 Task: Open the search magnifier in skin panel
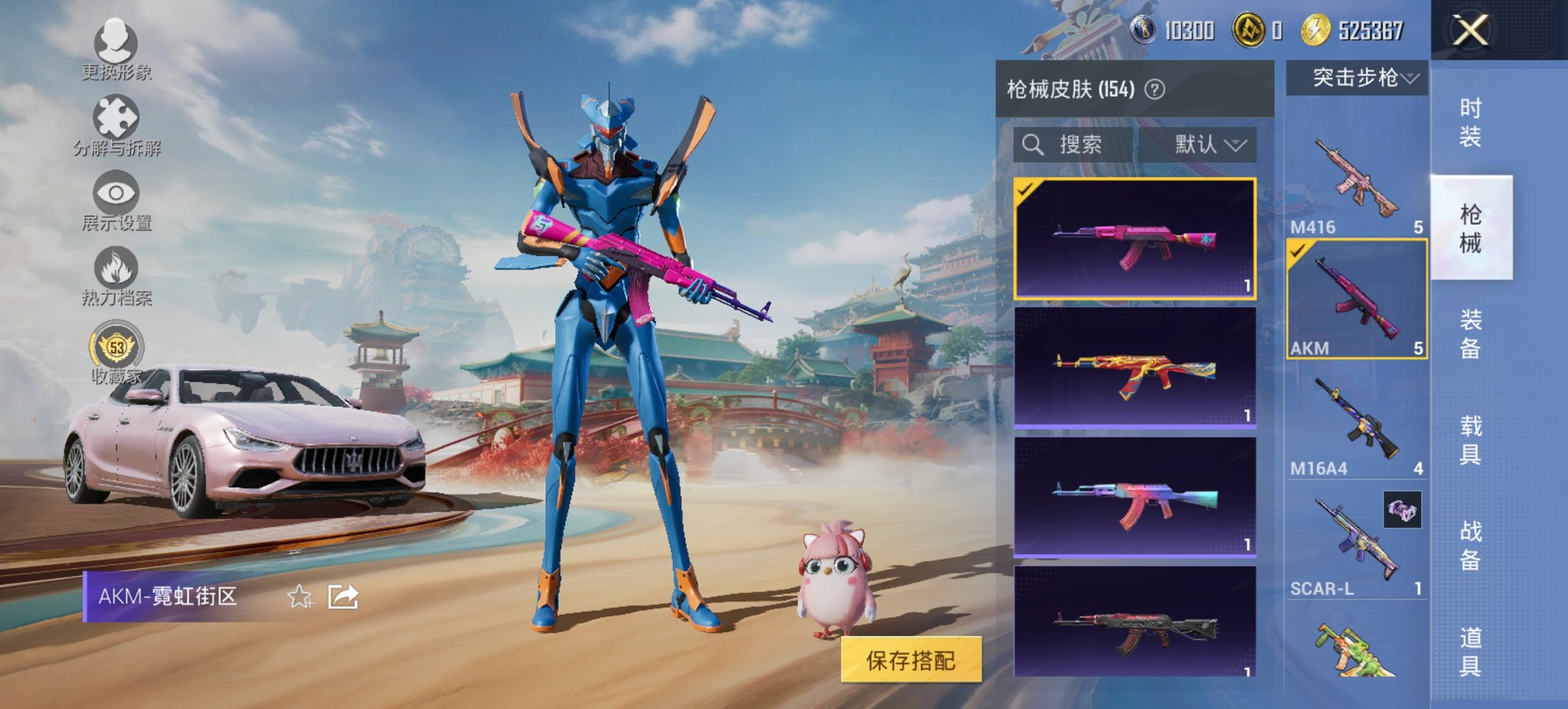pos(1032,145)
